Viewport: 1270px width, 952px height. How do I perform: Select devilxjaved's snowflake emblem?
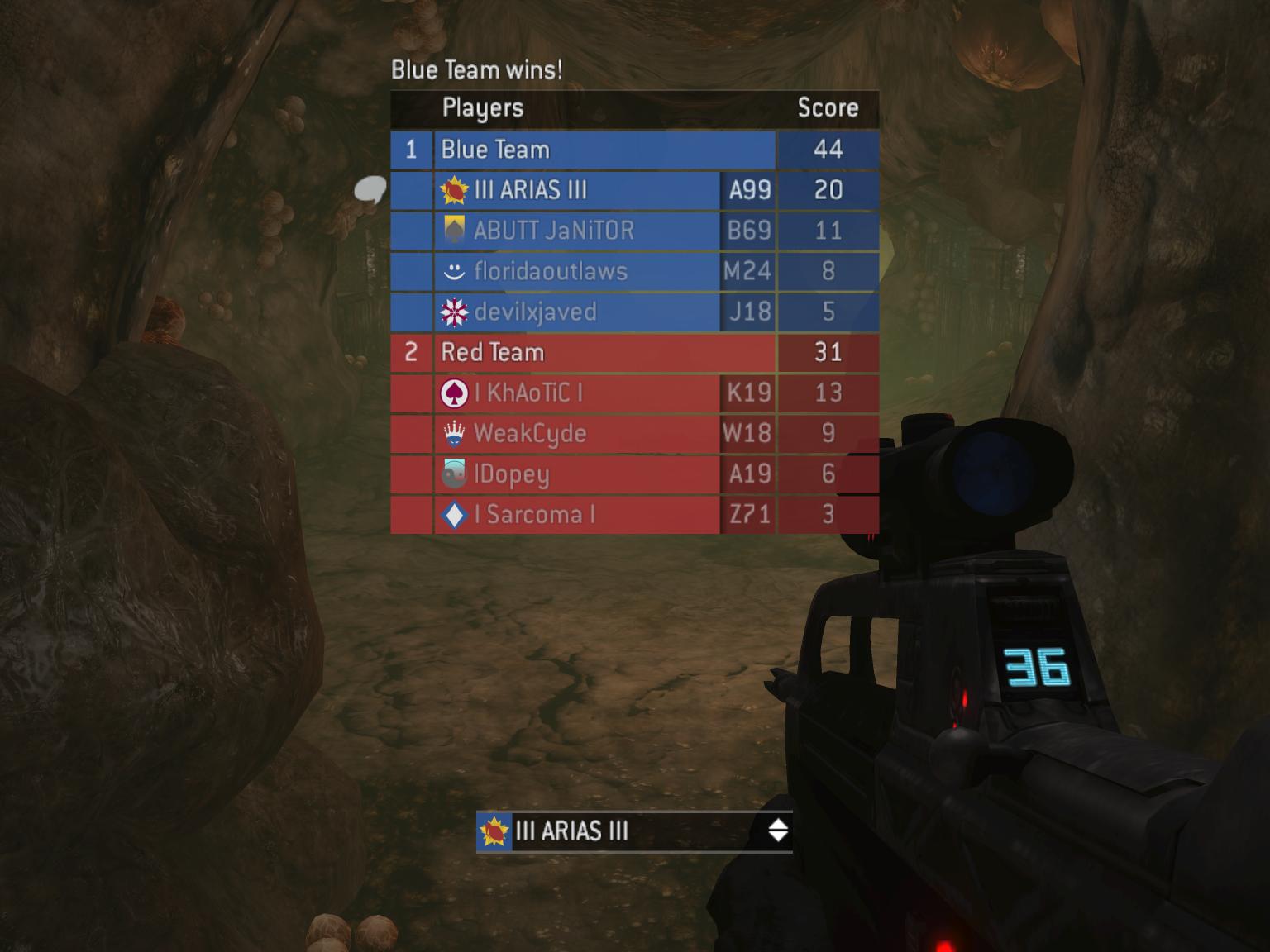point(456,312)
